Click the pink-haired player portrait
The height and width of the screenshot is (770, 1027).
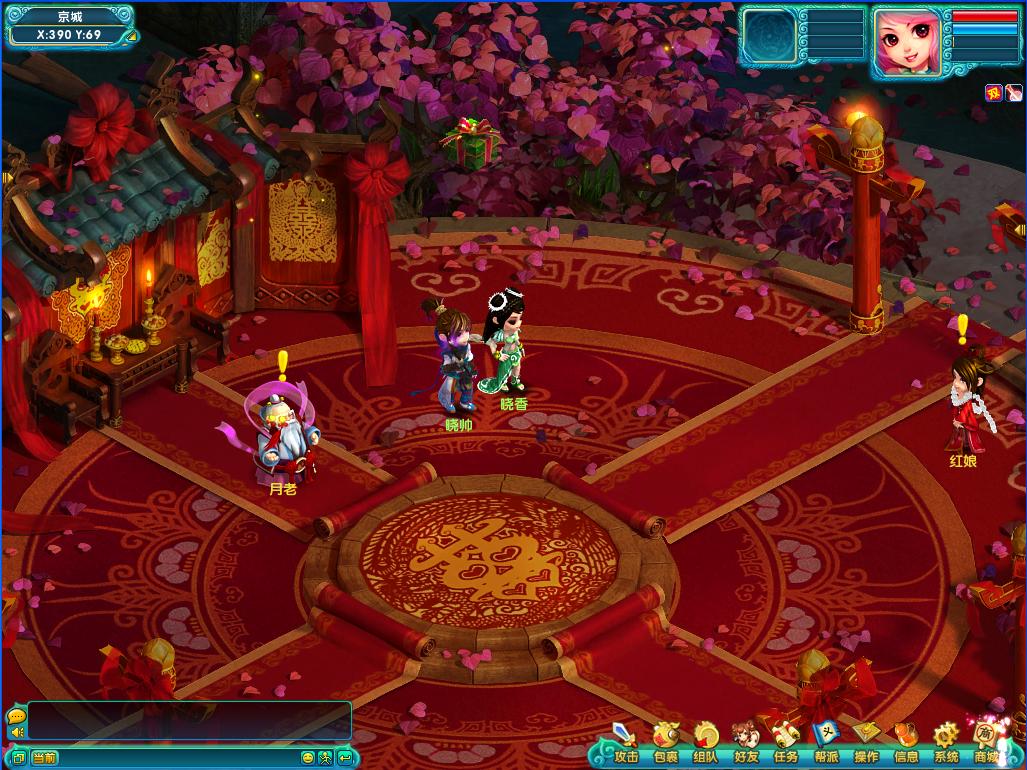907,41
